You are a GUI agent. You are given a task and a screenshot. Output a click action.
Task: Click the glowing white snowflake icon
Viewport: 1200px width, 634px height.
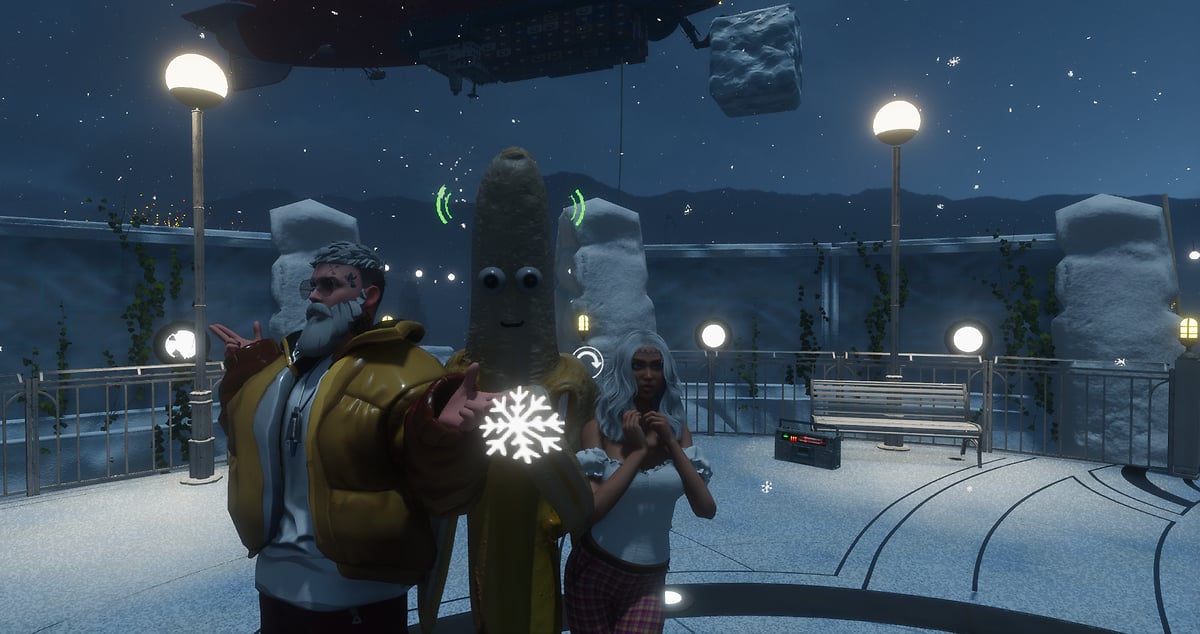coord(521,424)
